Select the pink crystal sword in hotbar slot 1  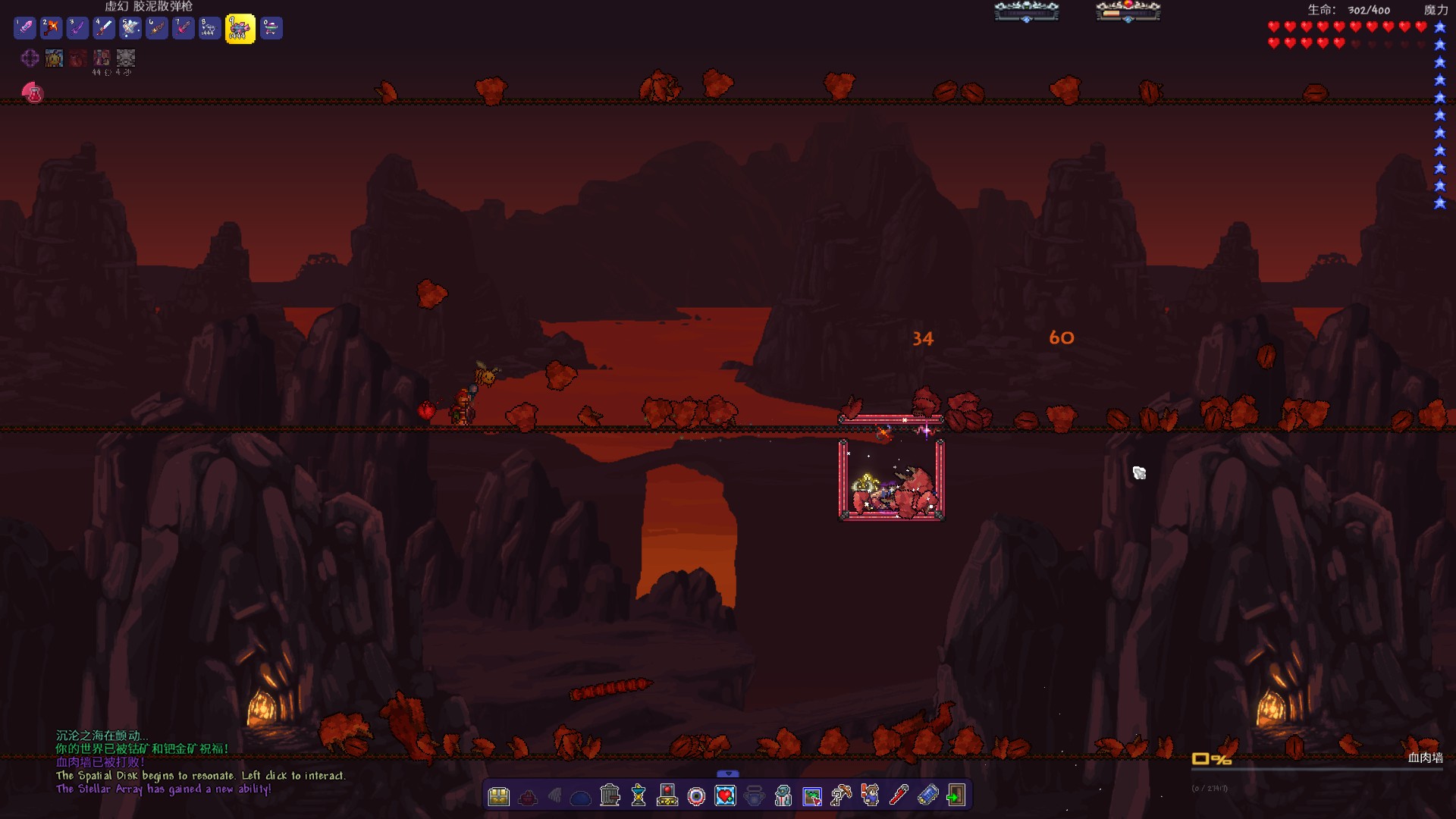point(25,29)
